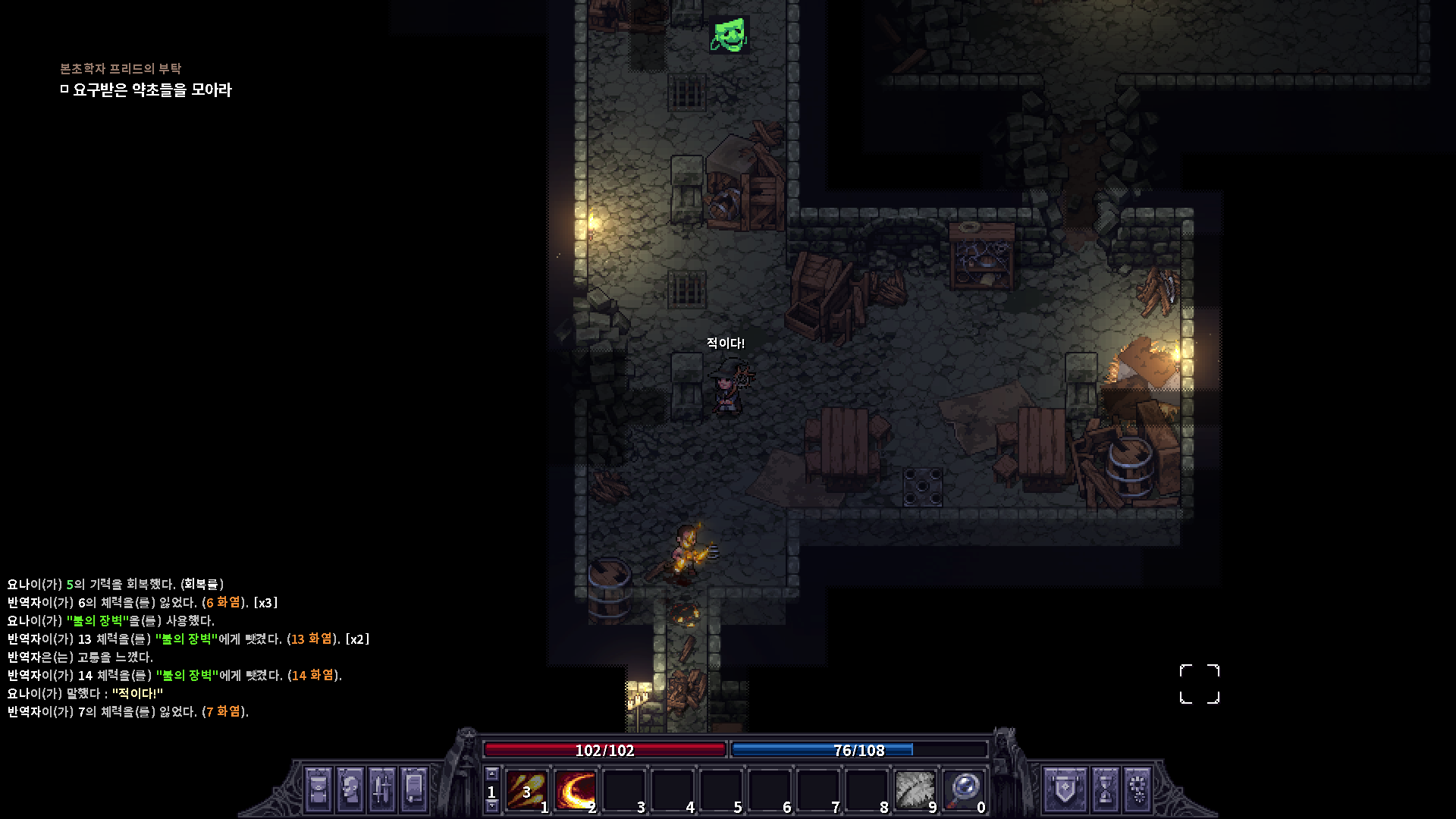Open the scroll journal button
The width and height of the screenshot is (1456, 819).
tap(414, 789)
